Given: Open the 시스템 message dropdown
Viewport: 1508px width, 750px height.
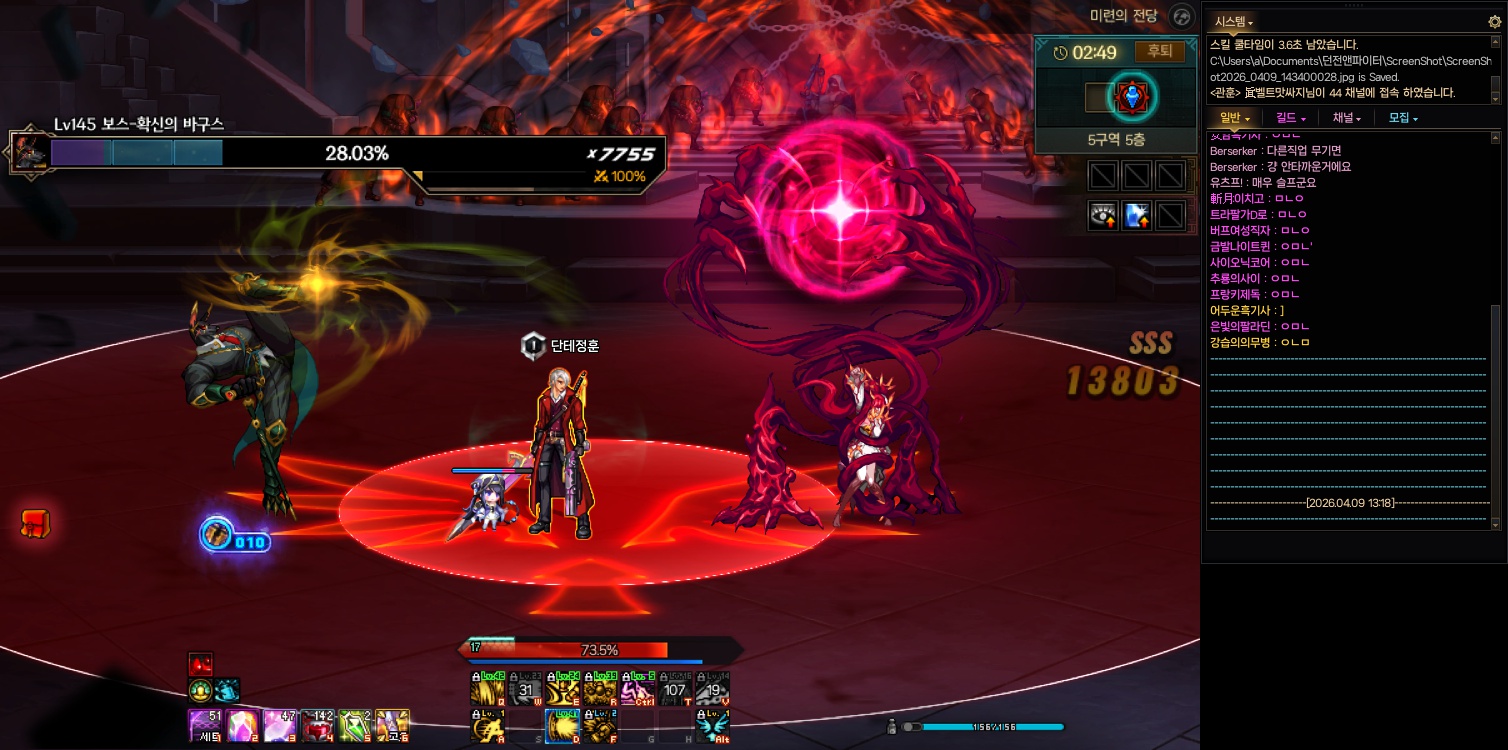Looking at the screenshot, I should pos(1233,21).
